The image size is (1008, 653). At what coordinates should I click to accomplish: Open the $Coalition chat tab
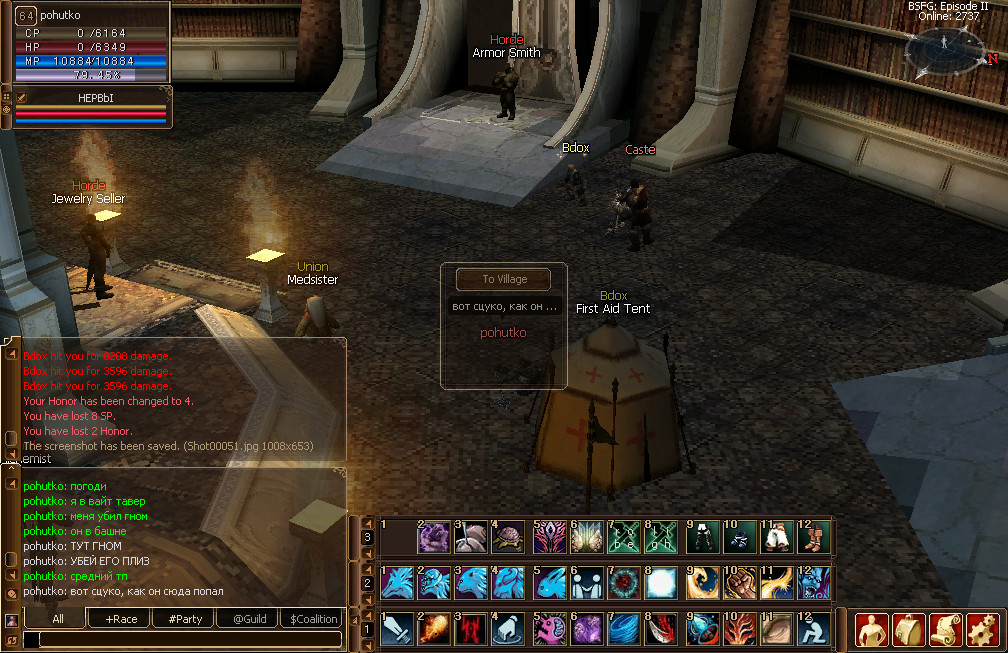313,619
